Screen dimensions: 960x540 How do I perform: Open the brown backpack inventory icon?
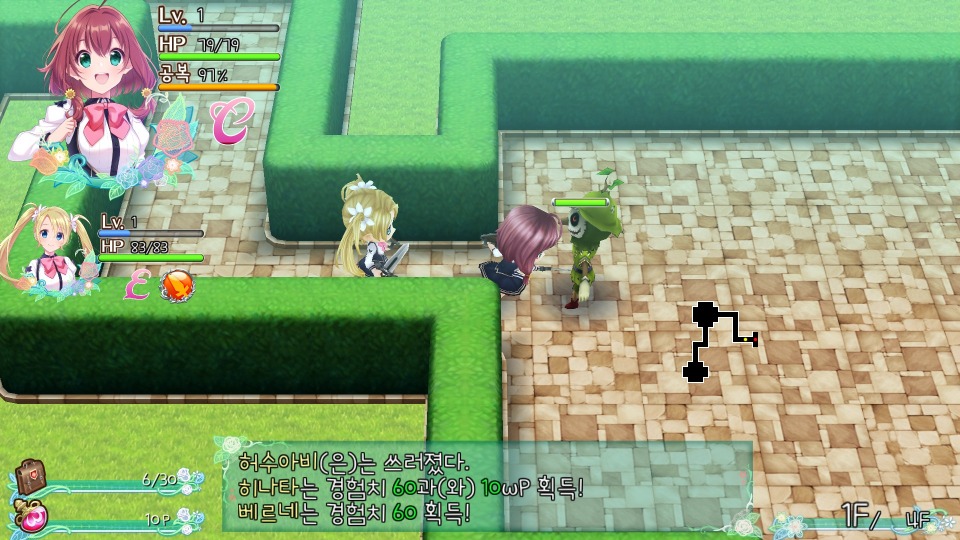tap(32, 477)
